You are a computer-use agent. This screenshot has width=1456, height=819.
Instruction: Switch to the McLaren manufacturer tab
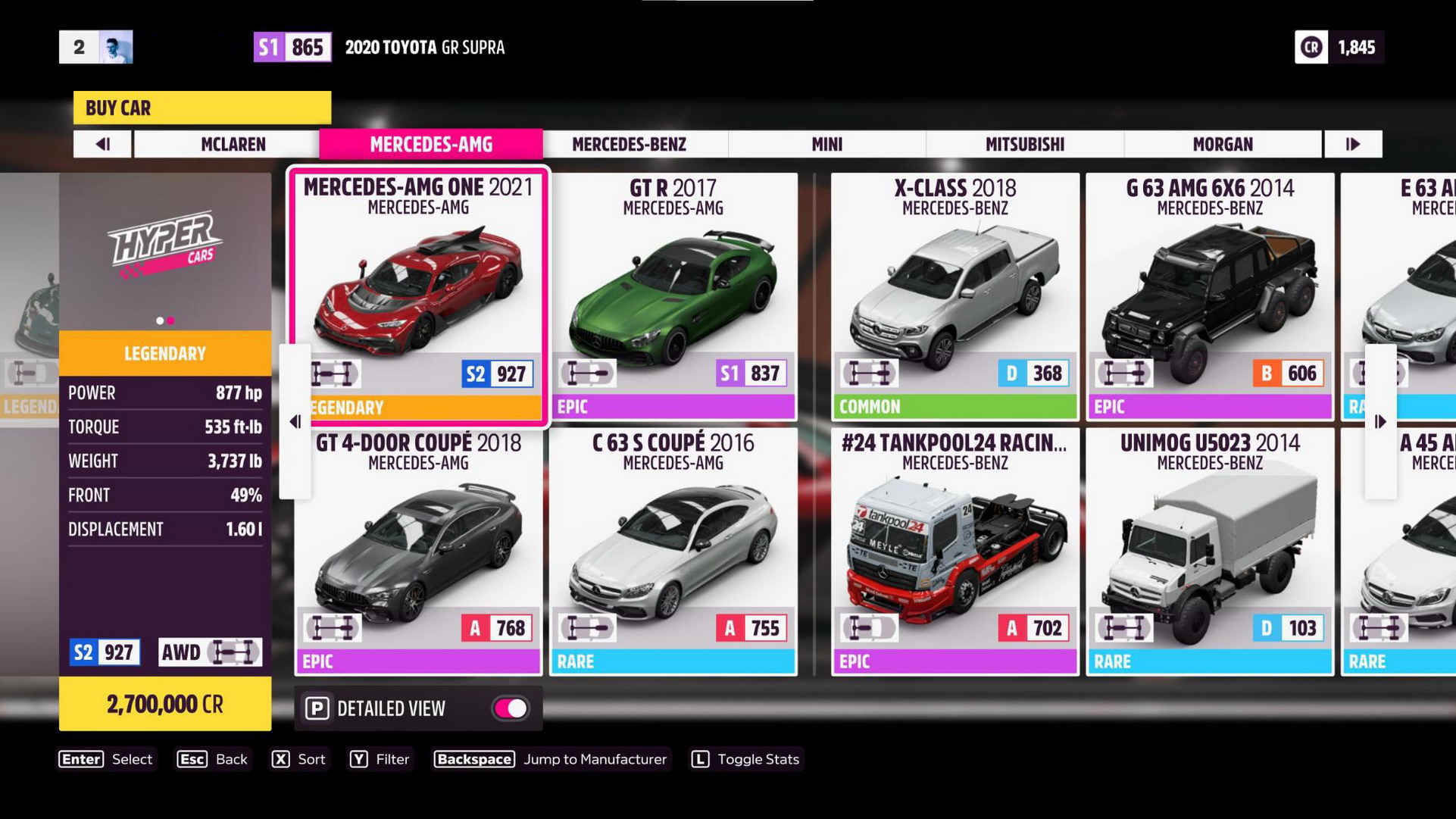[x=233, y=144]
